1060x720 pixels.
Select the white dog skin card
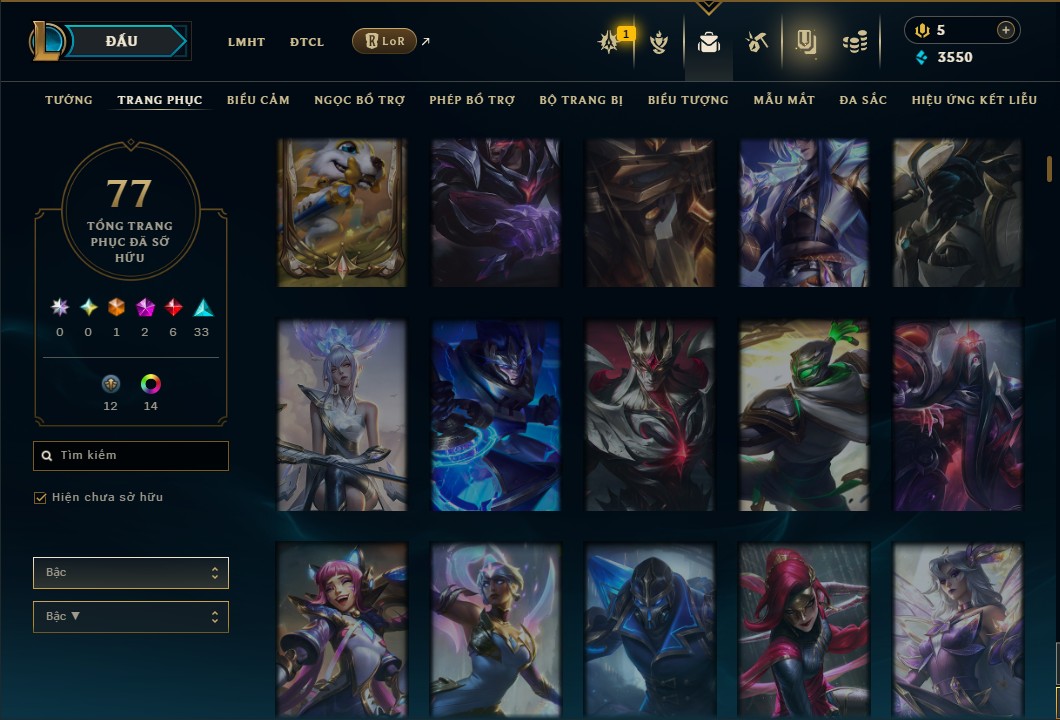coord(342,213)
